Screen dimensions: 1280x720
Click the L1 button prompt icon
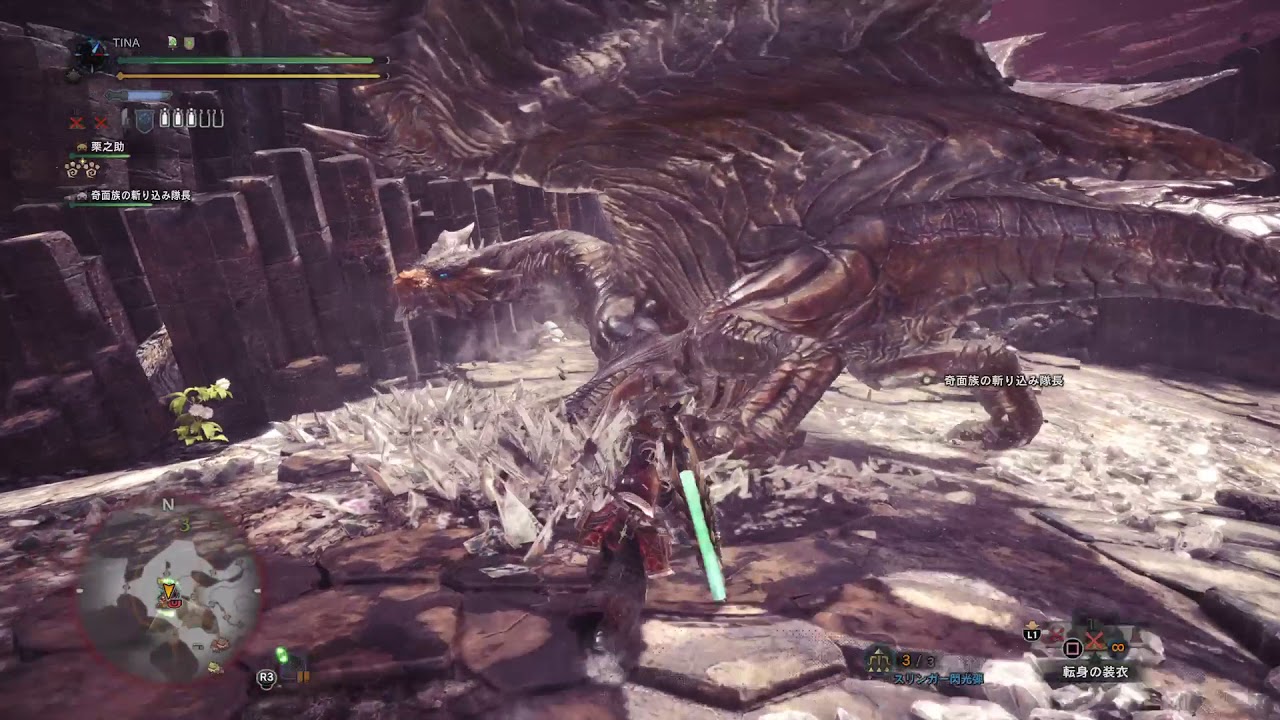click(x=1032, y=634)
